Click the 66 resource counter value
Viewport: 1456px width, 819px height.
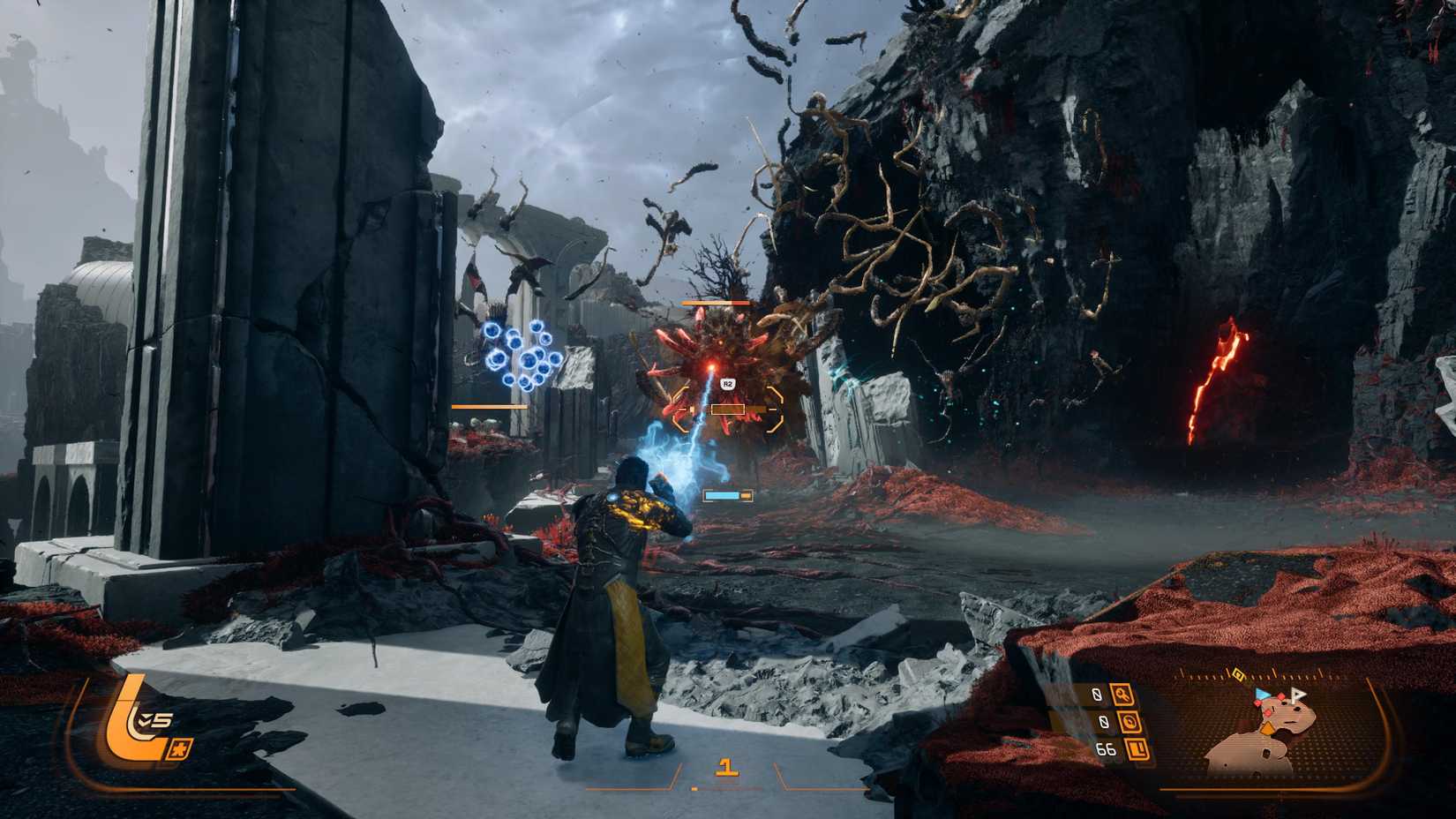[1106, 749]
